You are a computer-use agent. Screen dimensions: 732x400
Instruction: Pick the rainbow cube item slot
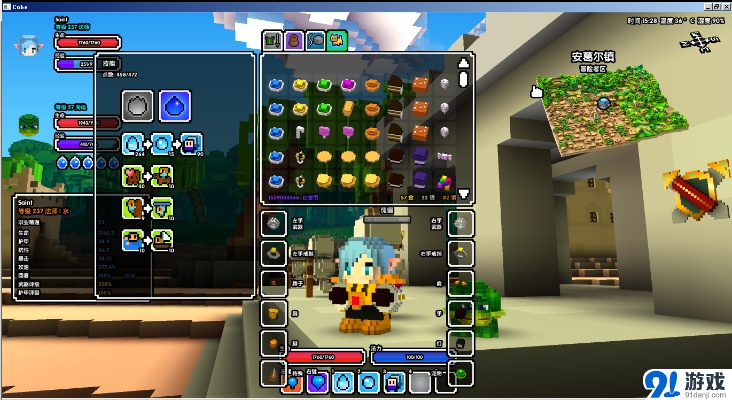pos(443,181)
